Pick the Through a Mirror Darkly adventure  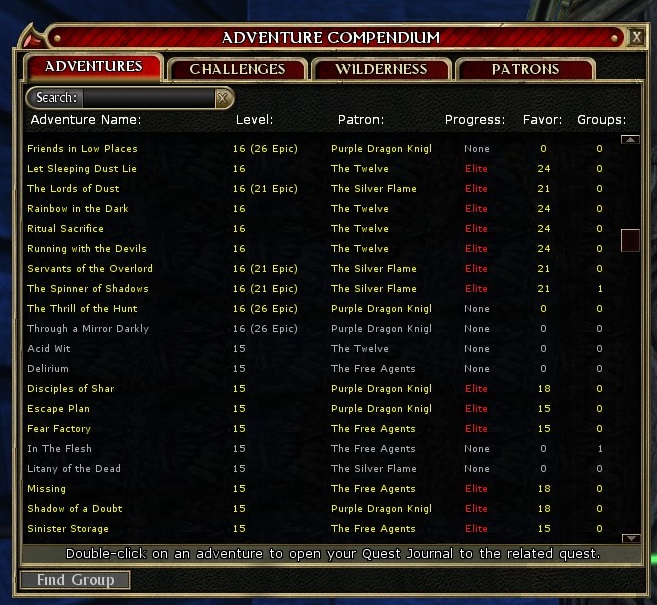pyautogui.click(x=88, y=329)
